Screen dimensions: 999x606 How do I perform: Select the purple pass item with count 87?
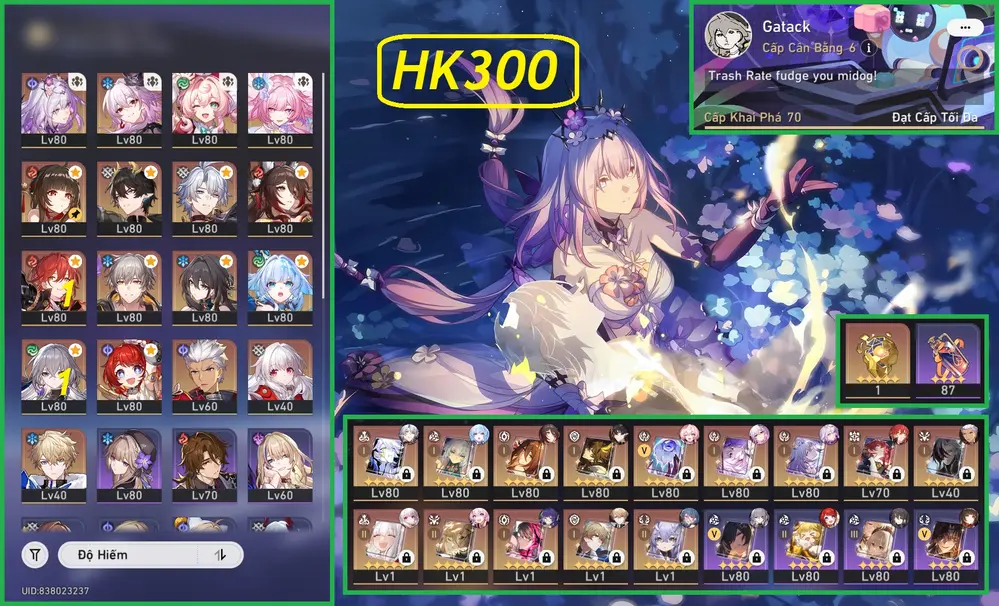(x=948, y=358)
